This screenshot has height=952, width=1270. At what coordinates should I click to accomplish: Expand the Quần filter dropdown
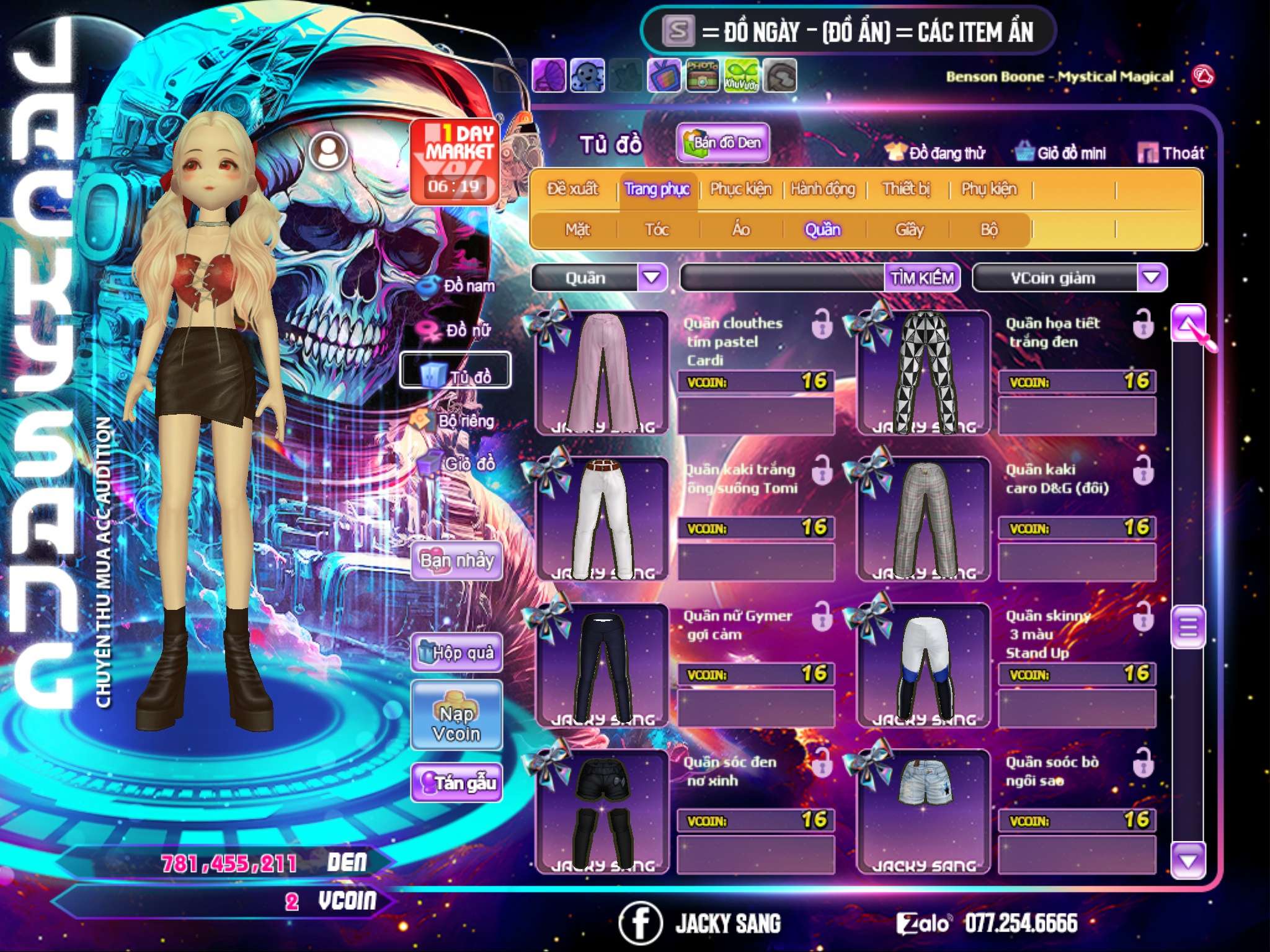(x=651, y=278)
